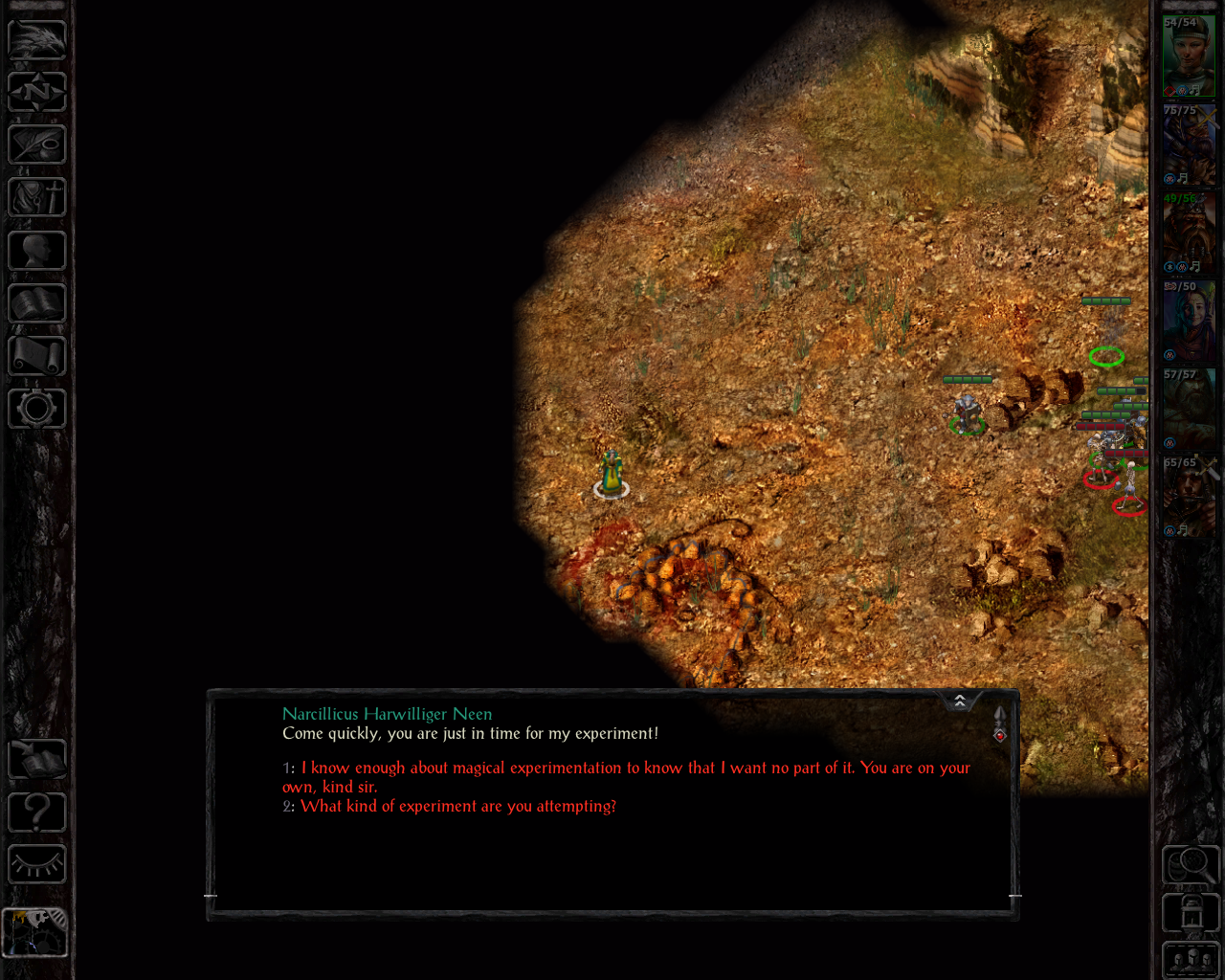This screenshot has width=1225, height=980.
Task: Choose reply refusing the magical experiment
Action: [632, 768]
